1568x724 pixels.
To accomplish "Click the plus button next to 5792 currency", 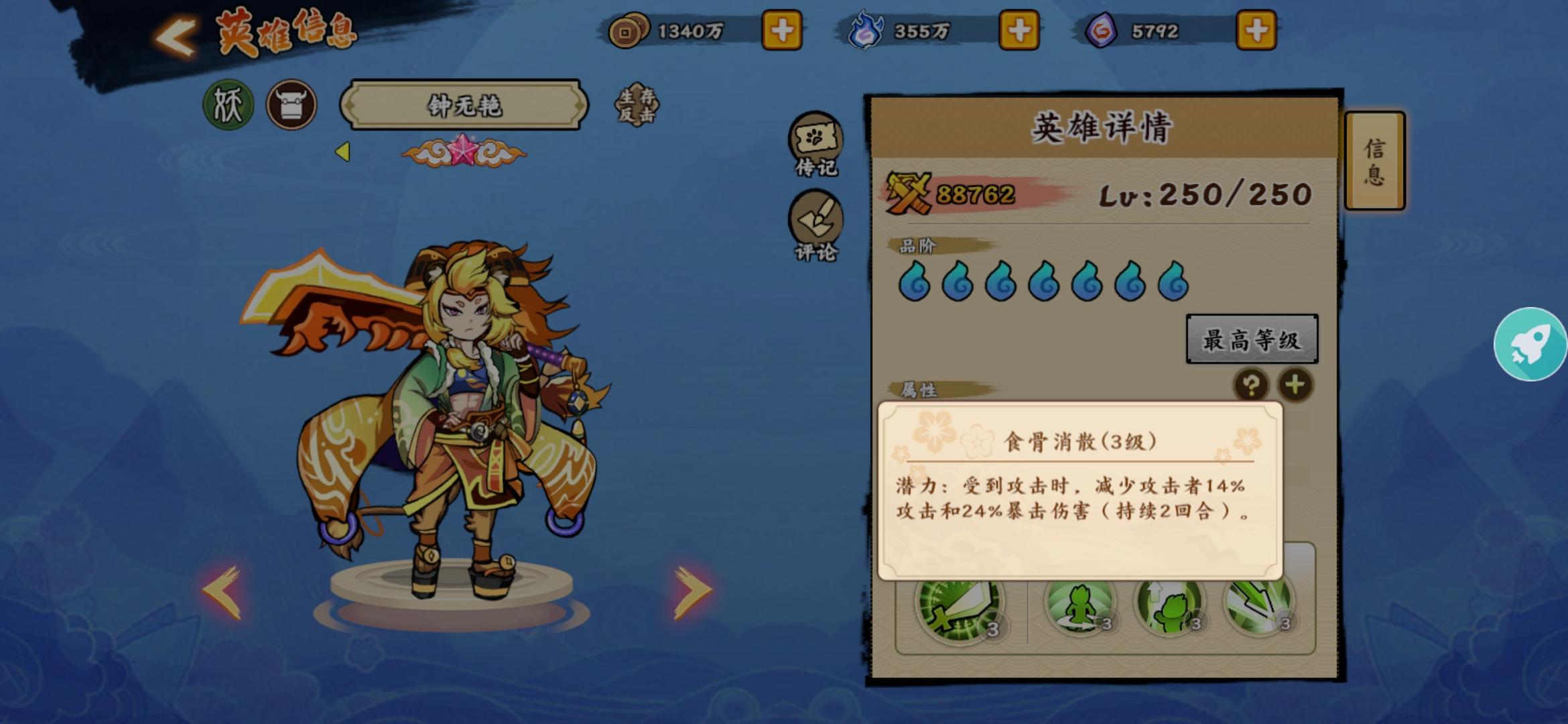I will 1257,29.
